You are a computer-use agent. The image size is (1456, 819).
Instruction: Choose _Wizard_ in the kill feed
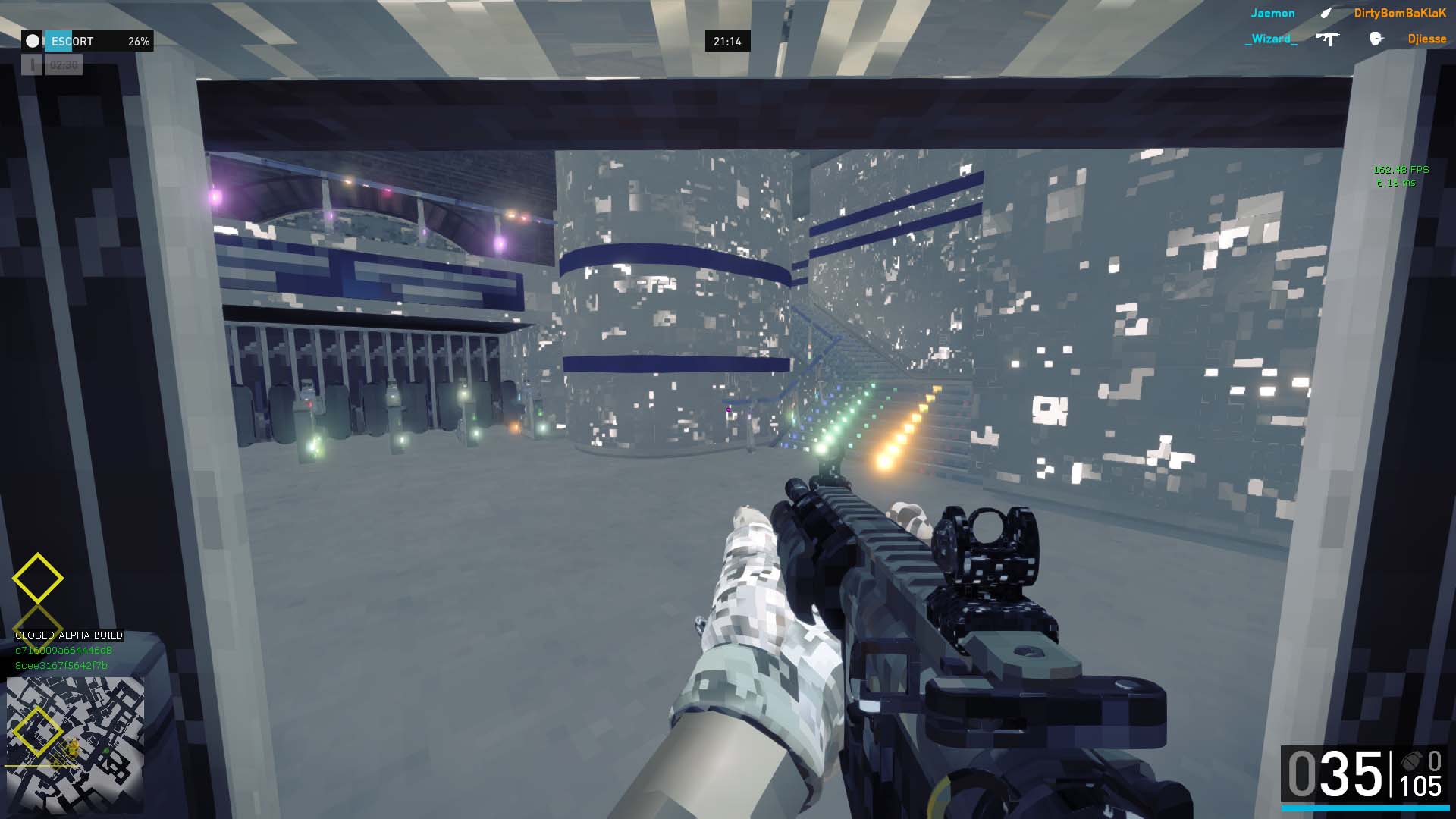point(1270,39)
